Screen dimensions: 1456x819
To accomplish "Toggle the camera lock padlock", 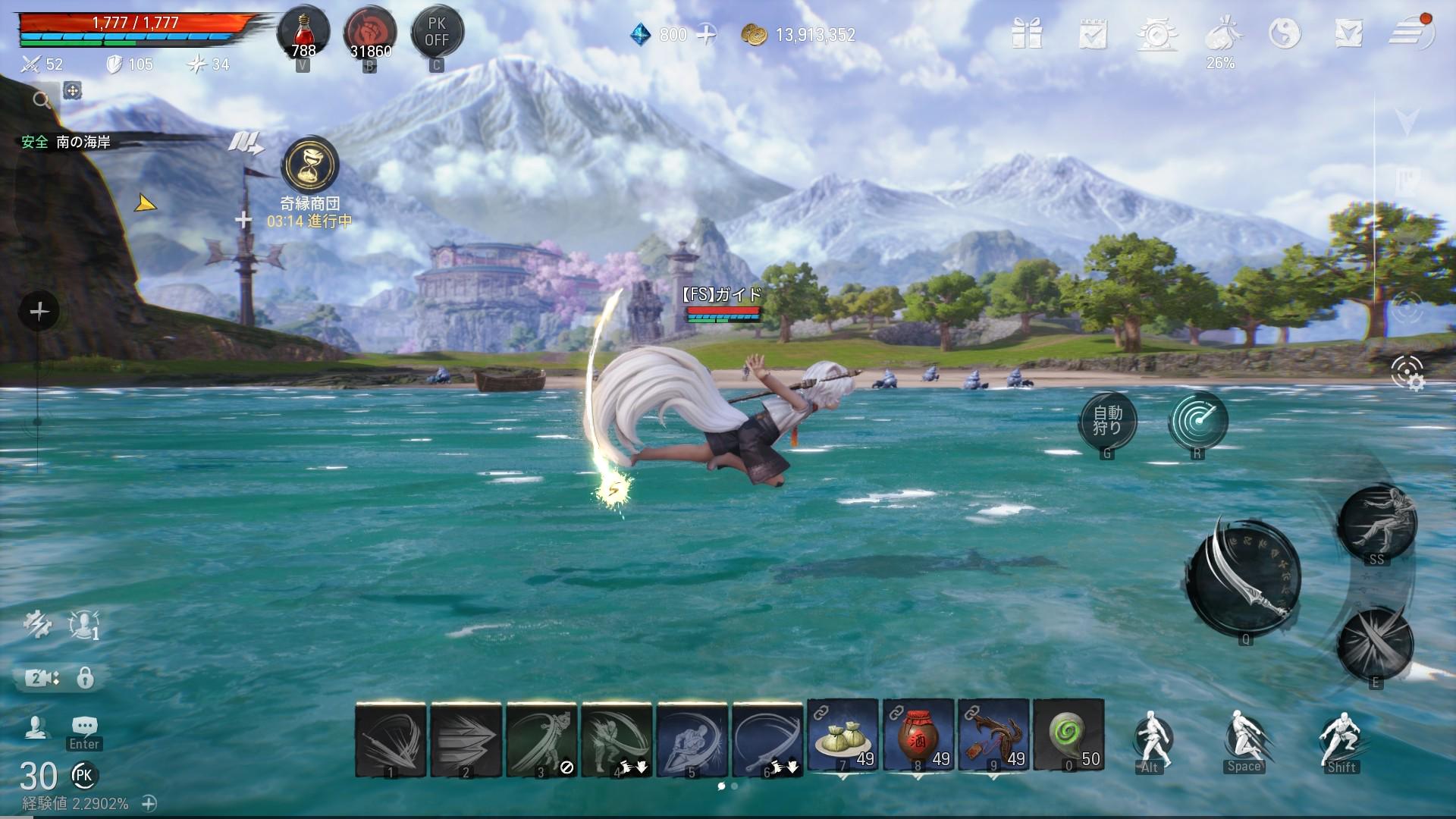I will 86,677.
